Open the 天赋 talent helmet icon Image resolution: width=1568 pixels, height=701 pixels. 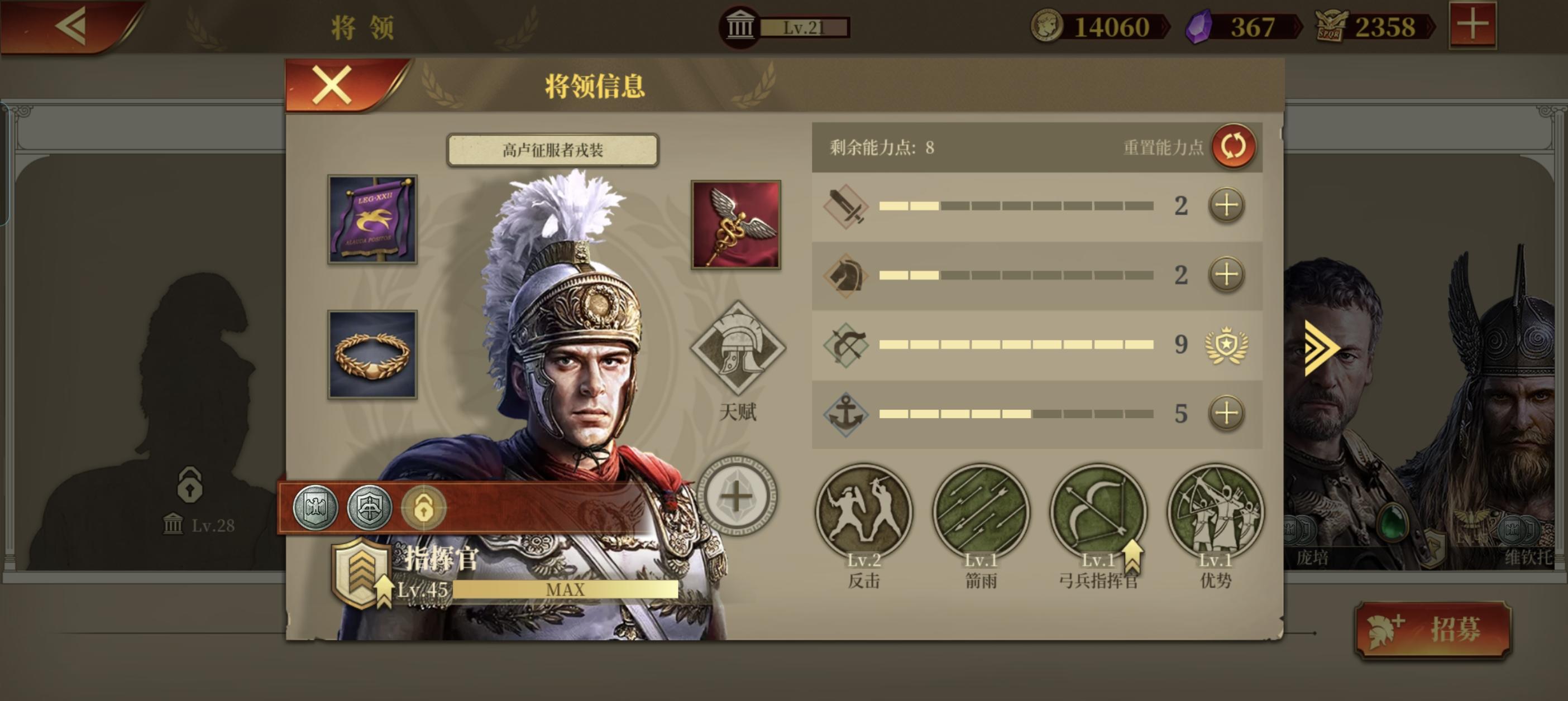pos(738,348)
